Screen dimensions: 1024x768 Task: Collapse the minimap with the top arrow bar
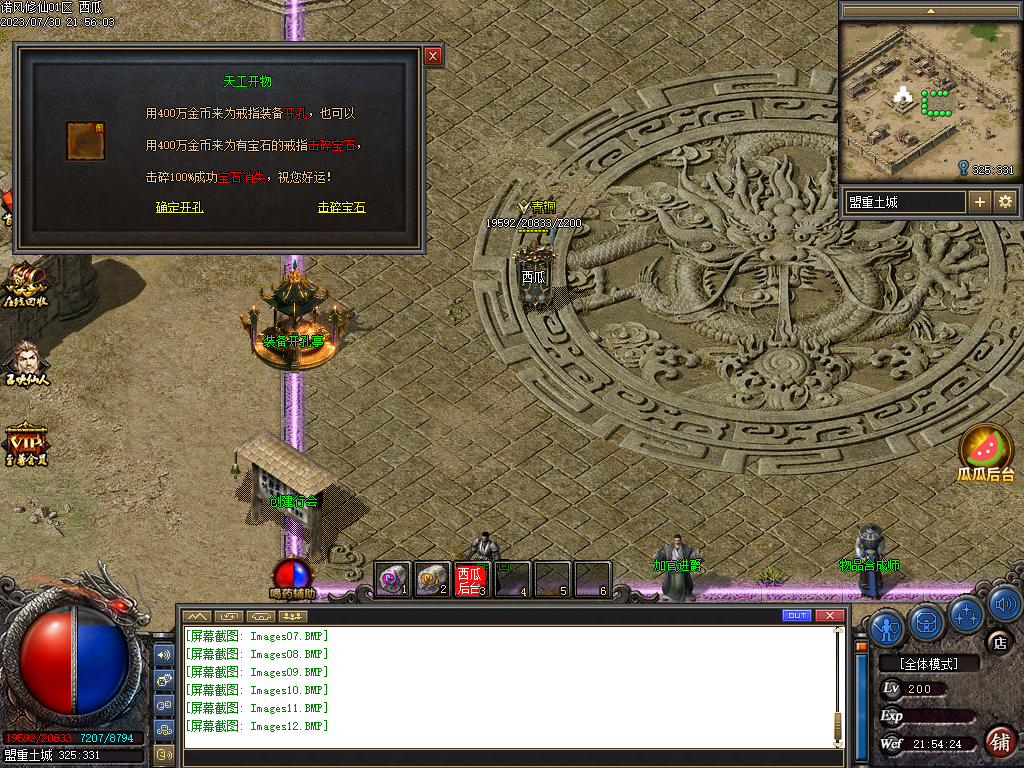931,10
